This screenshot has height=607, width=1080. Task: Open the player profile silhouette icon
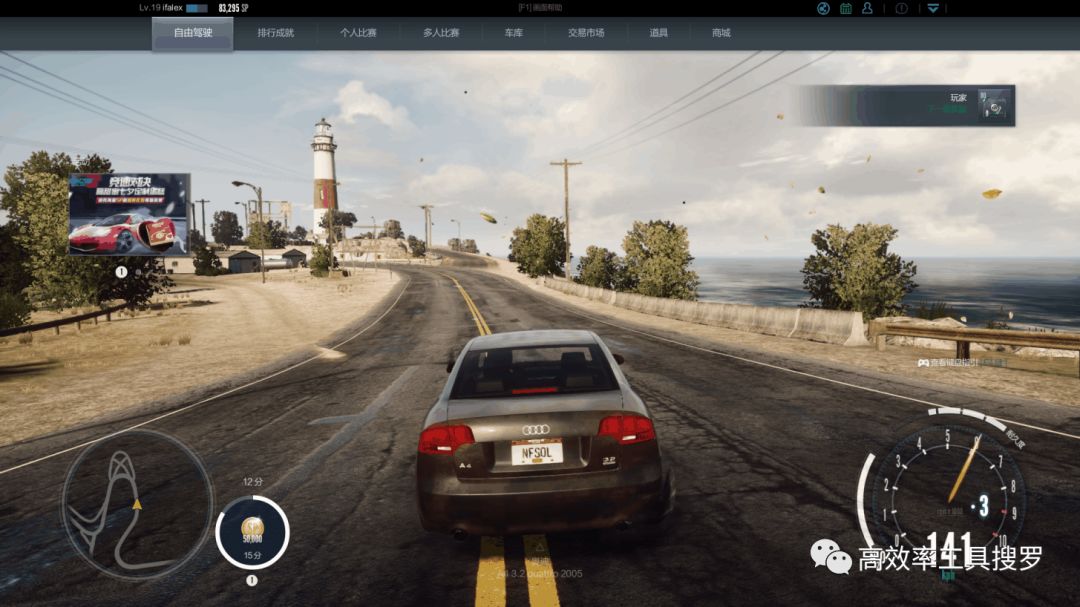[x=867, y=8]
